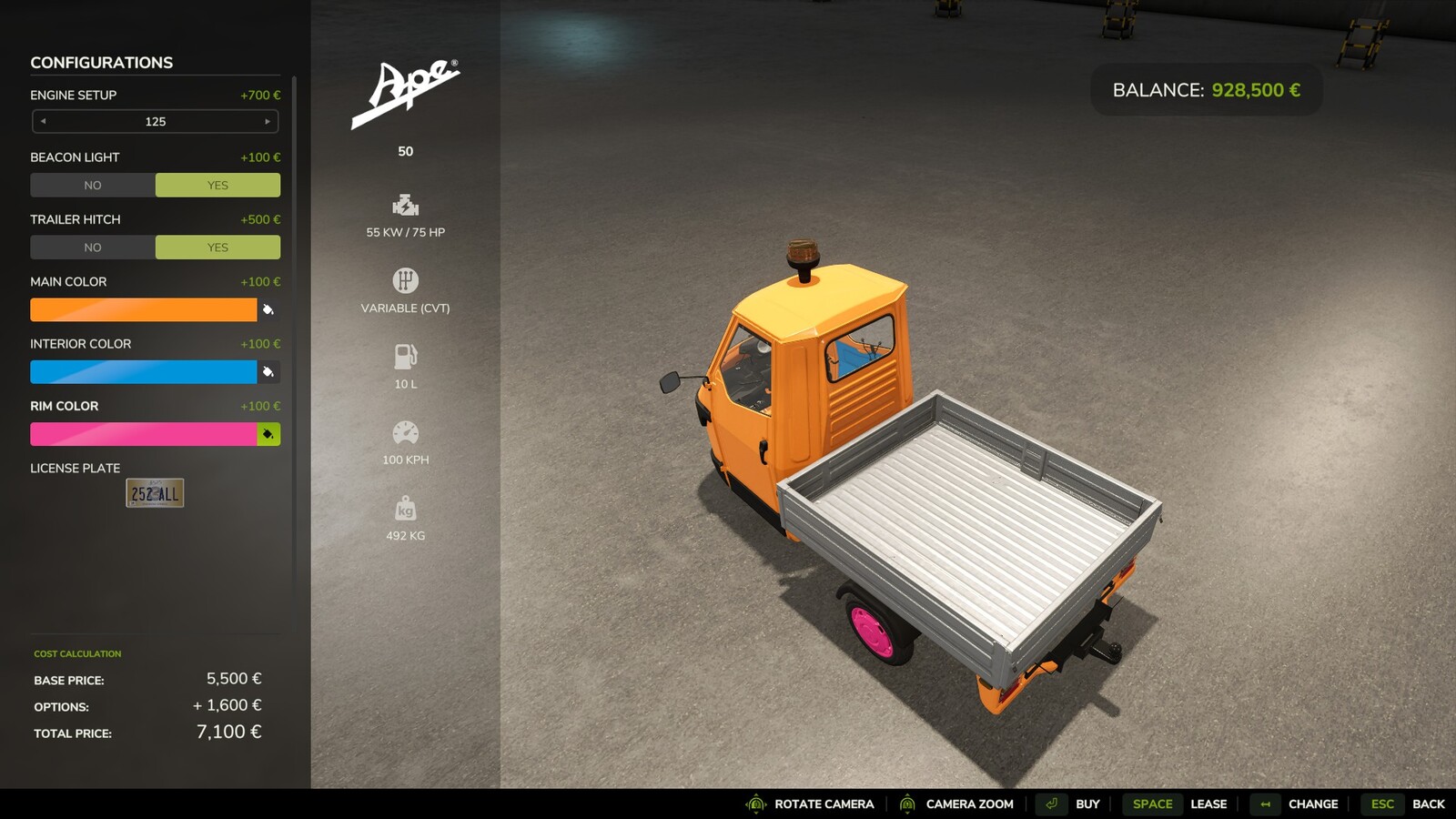Click the paint bucket icon on Rim Color

[267, 434]
